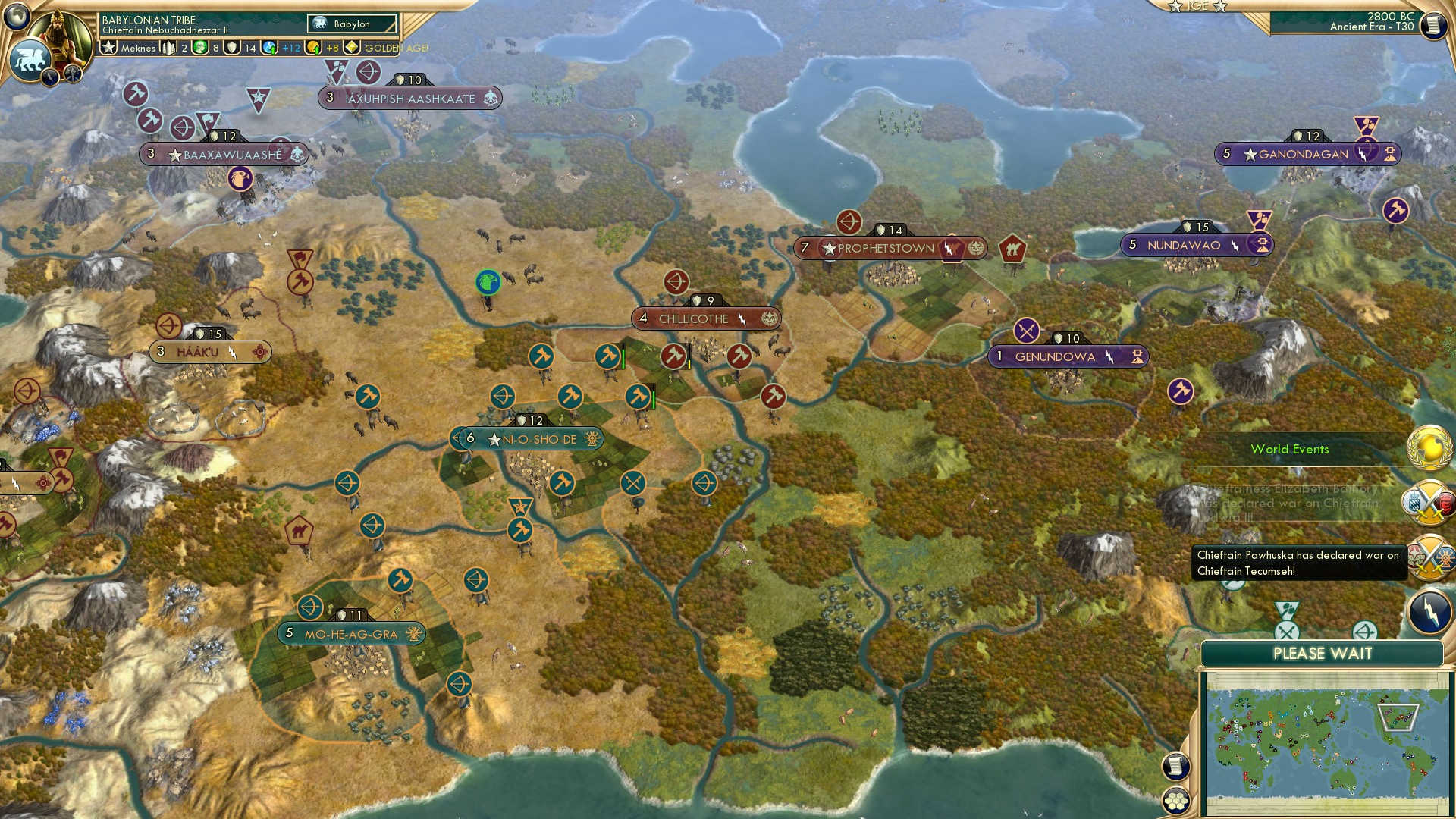
Task: Click the Pawhuska war declaration message
Action: pyautogui.click(x=1298, y=565)
